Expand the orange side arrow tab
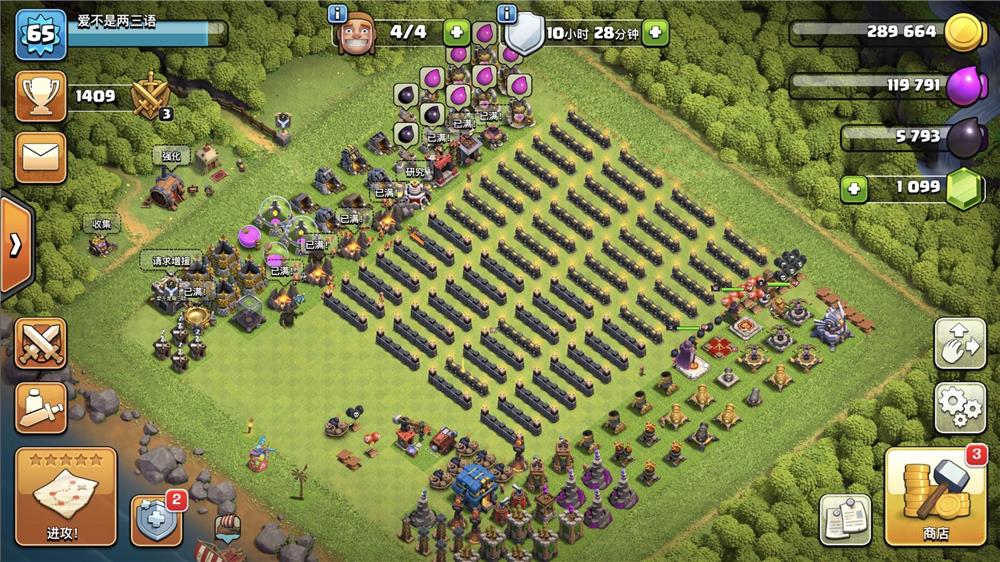1000x562 pixels. (16, 246)
